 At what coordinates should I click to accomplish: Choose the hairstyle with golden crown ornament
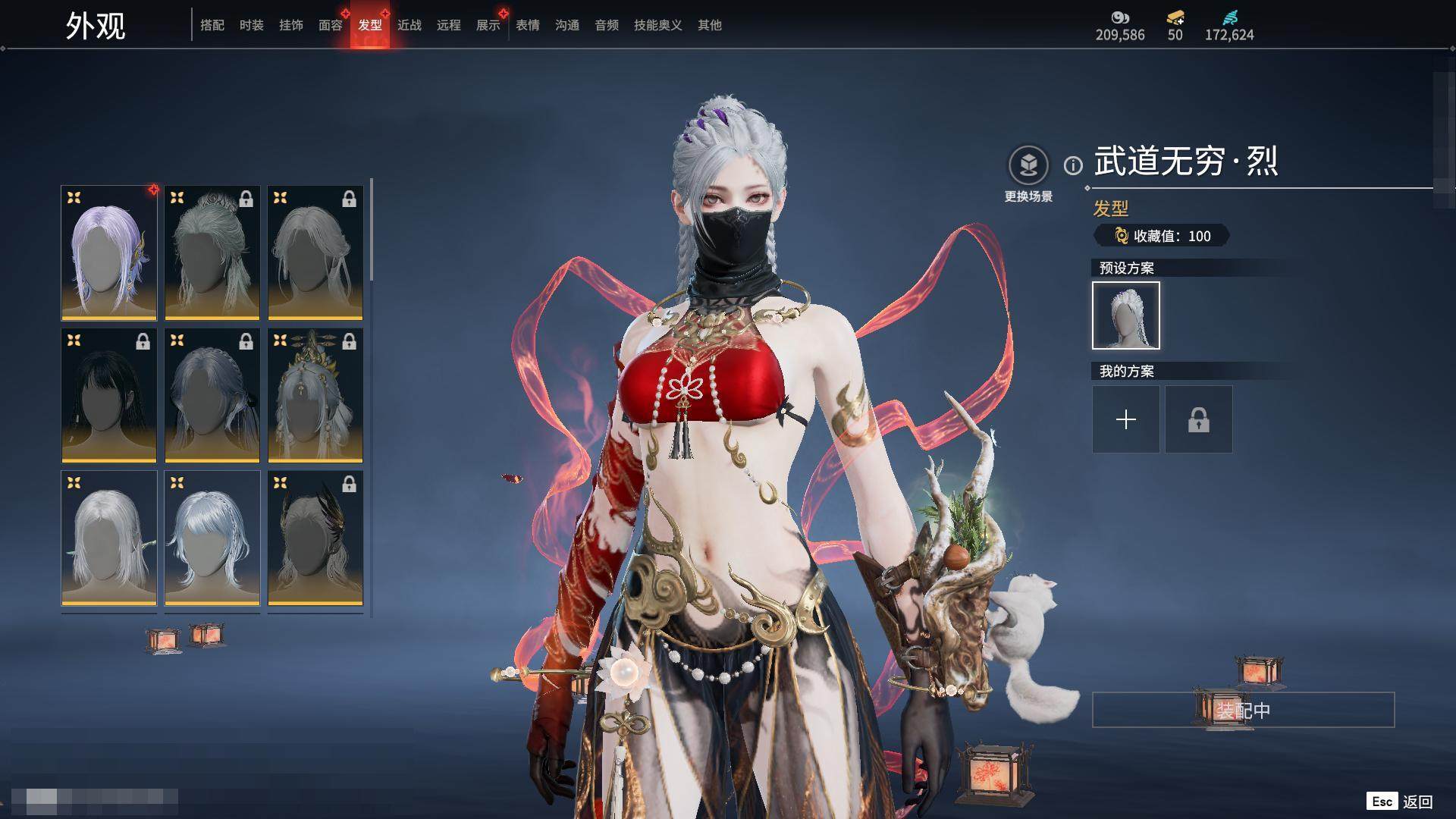(315, 394)
